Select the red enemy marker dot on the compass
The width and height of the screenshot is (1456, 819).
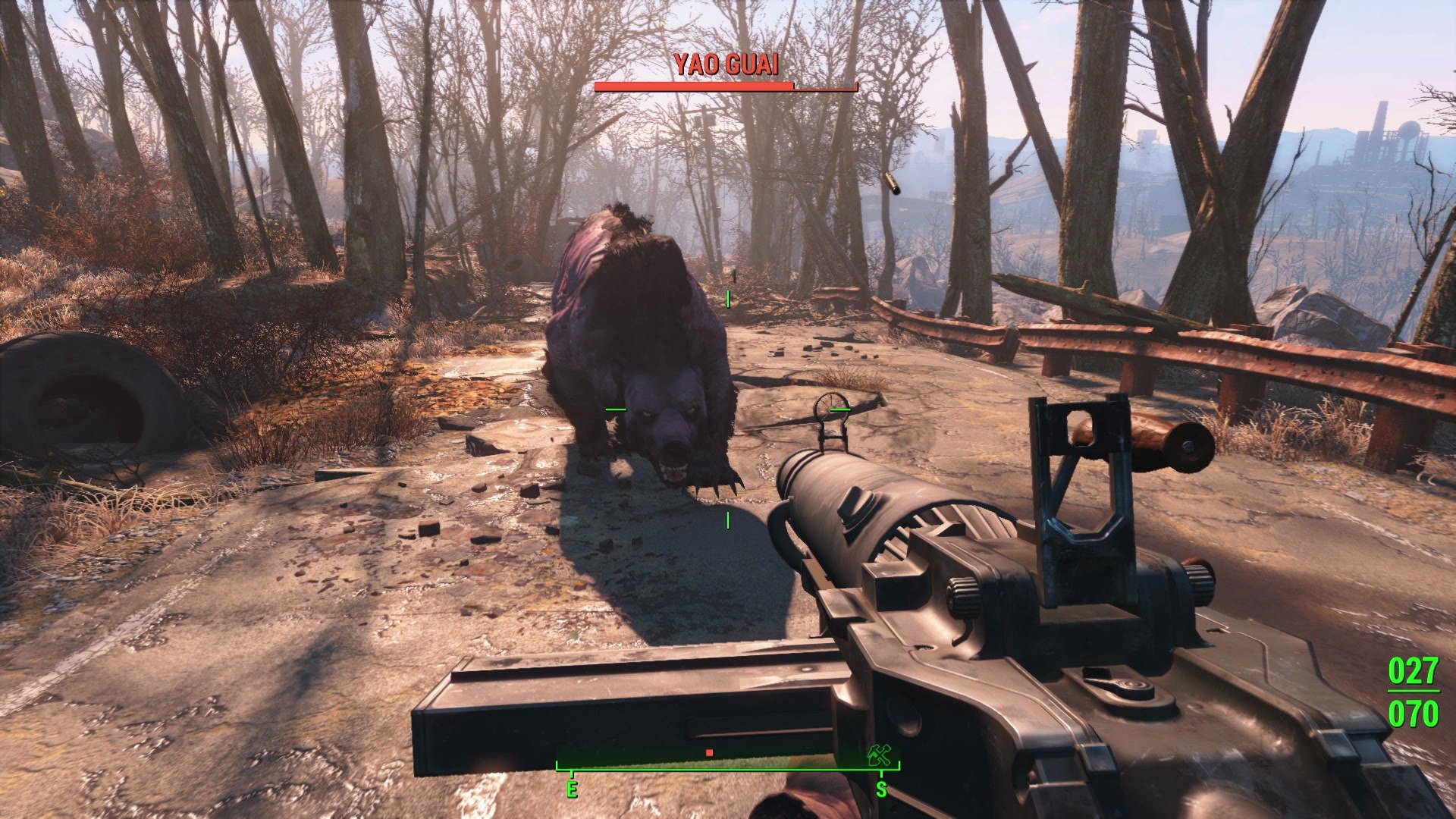[x=710, y=752]
